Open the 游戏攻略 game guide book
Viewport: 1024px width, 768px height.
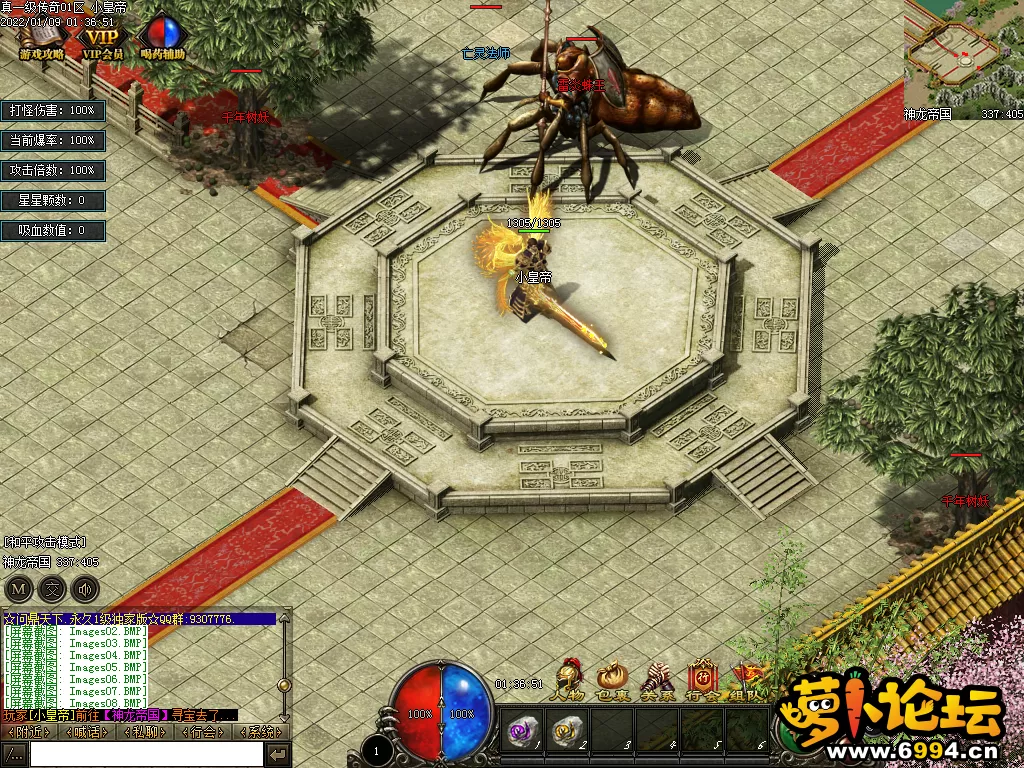point(40,39)
